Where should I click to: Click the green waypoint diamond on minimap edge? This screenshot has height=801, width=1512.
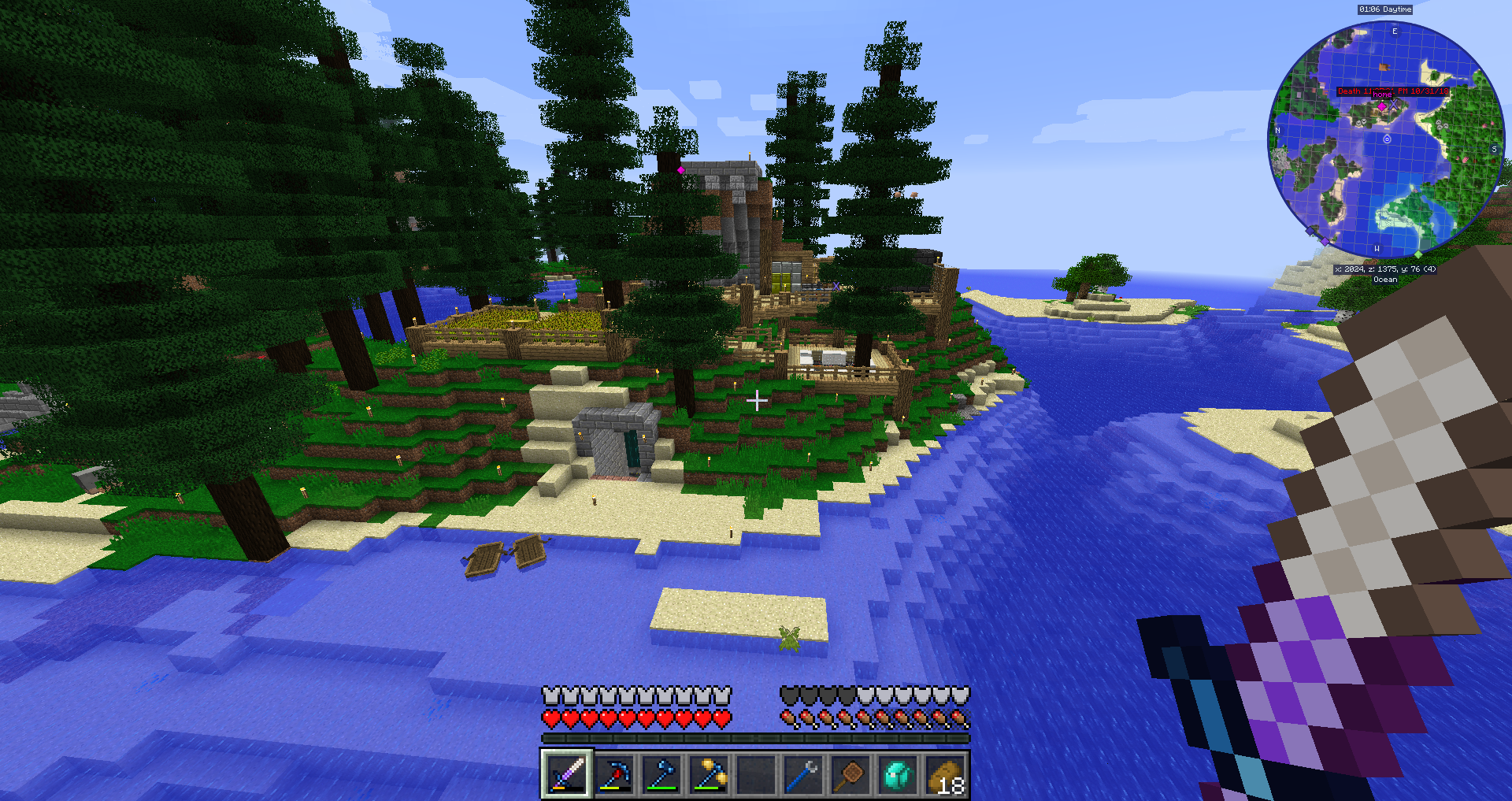1418,254
